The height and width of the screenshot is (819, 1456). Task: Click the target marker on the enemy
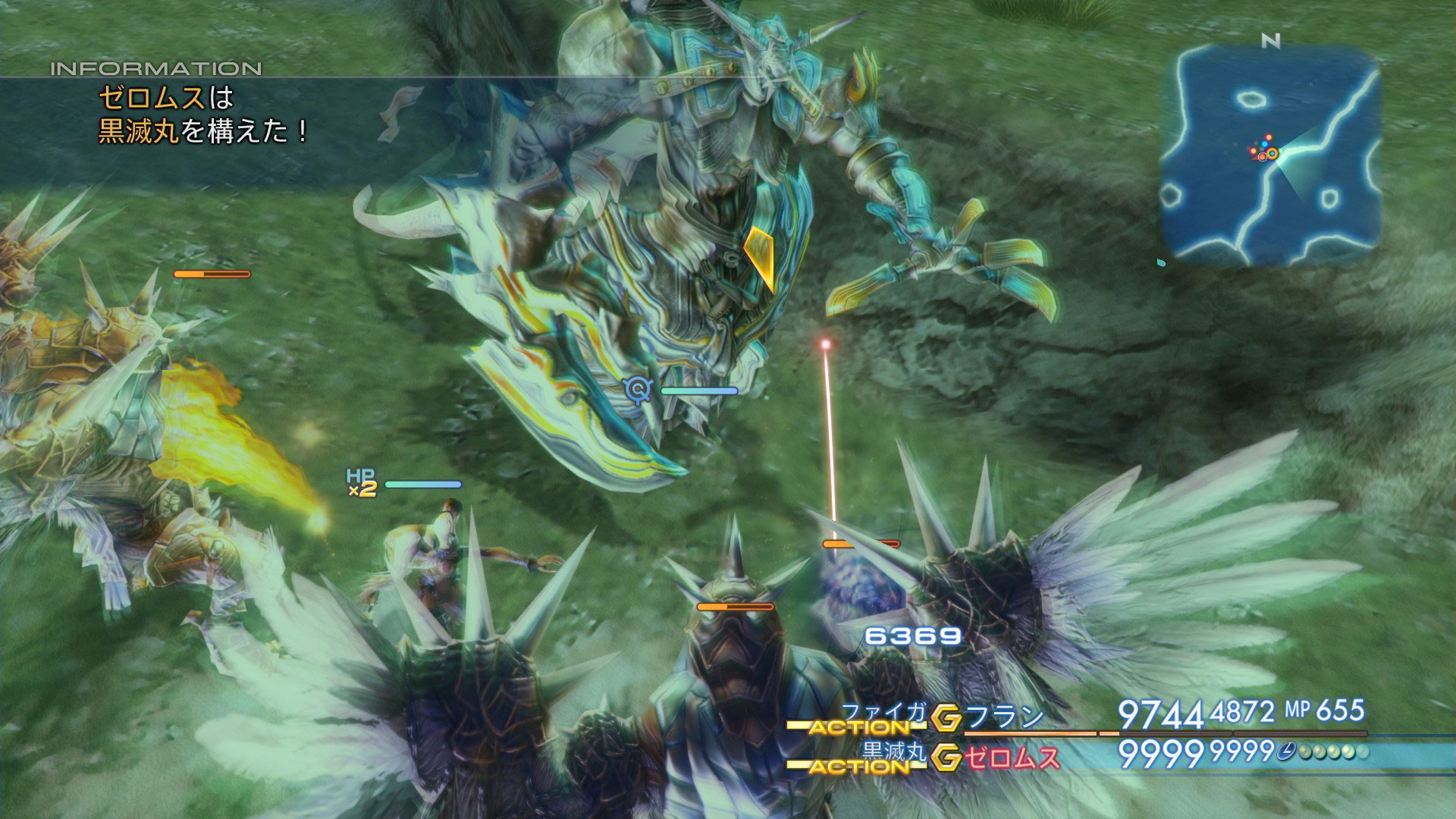pos(639,390)
